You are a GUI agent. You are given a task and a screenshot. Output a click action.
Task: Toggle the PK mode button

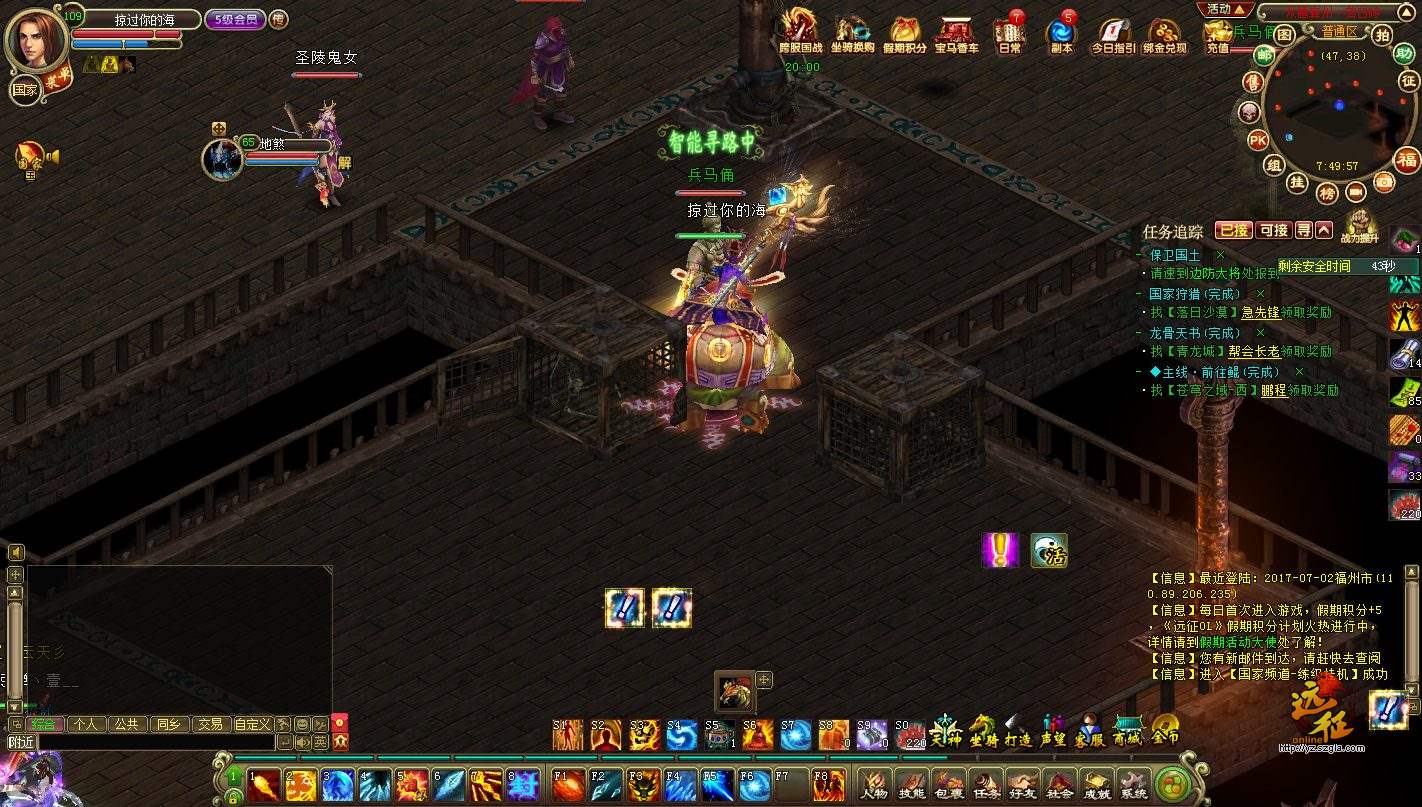coord(1258,139)
